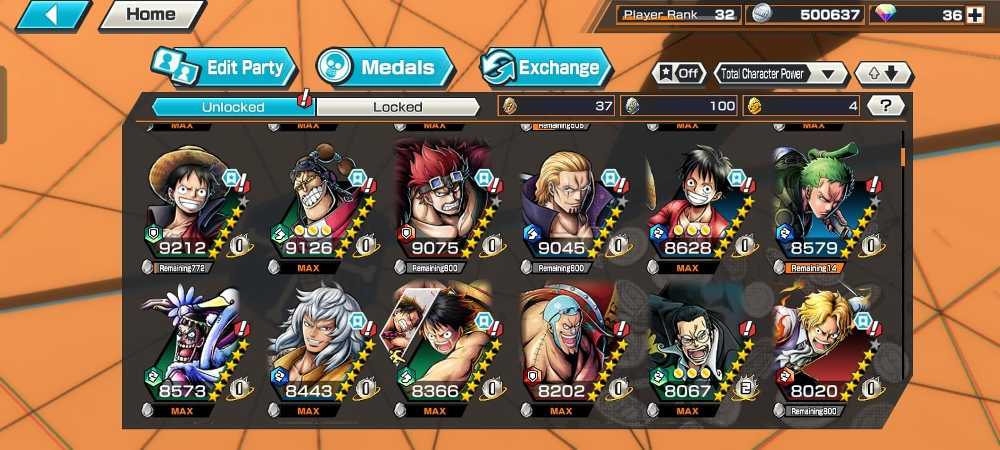Toggle the ascending/descending sort order arrows
Viewport: 1000px width, 450px height.
[881, 73]
